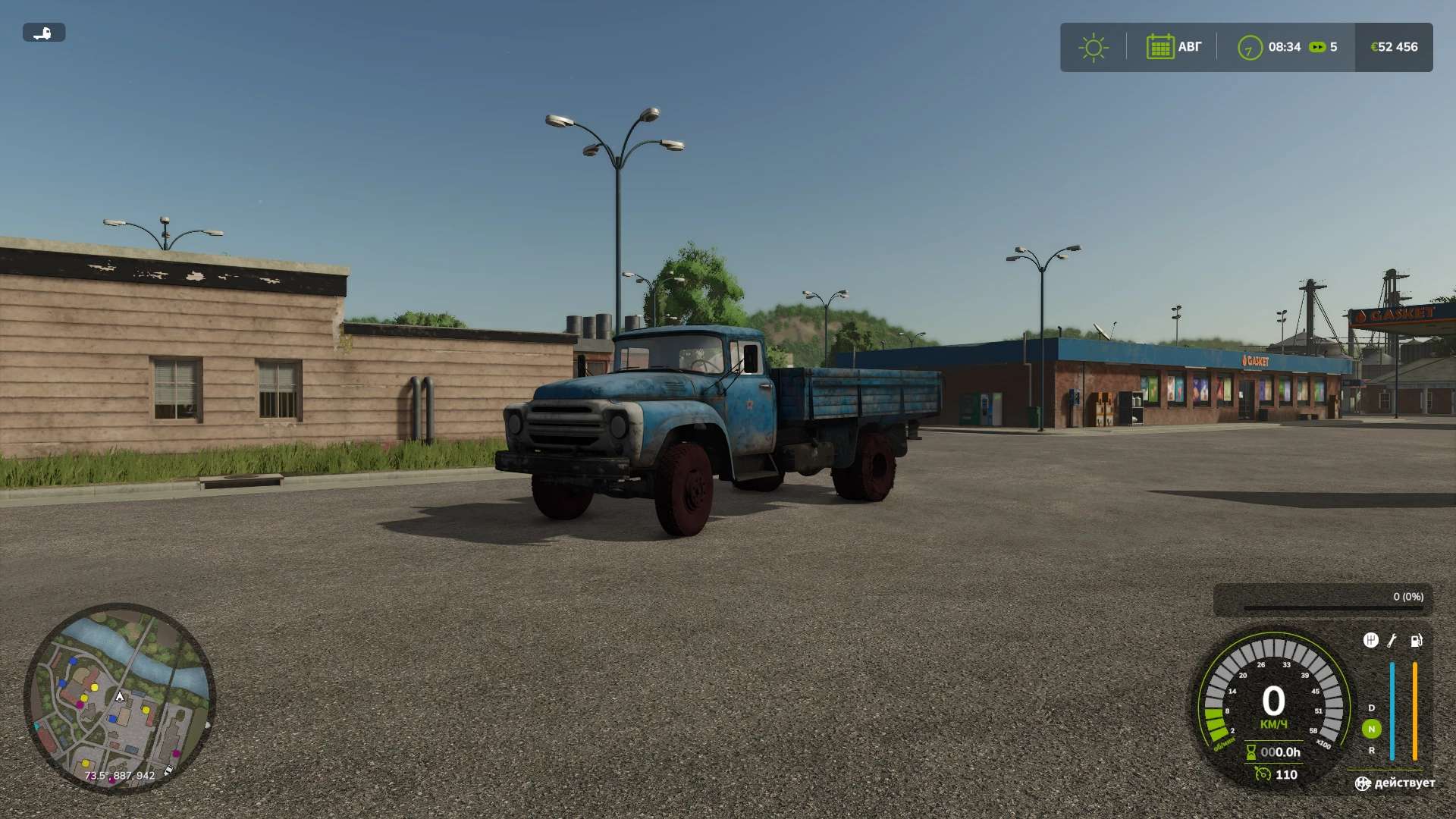Choose the R reverse gear indicator
Image resolution: width=1456 pixels, height=819 pixels.
1371,750
